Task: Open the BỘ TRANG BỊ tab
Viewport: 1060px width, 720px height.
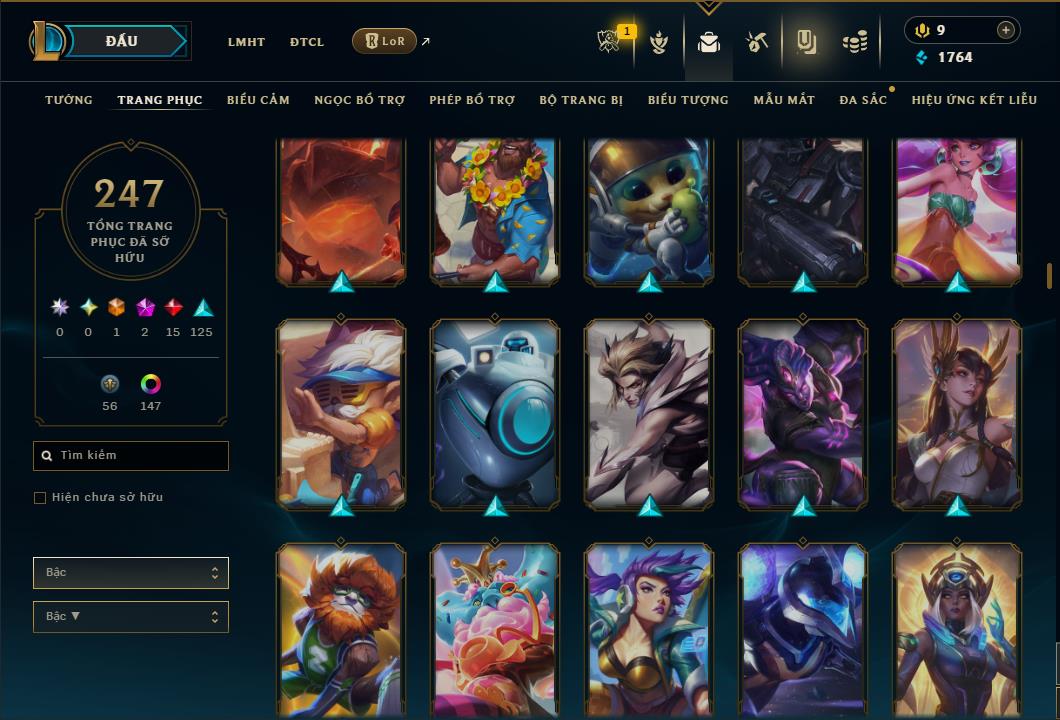Action: point(581,100)
